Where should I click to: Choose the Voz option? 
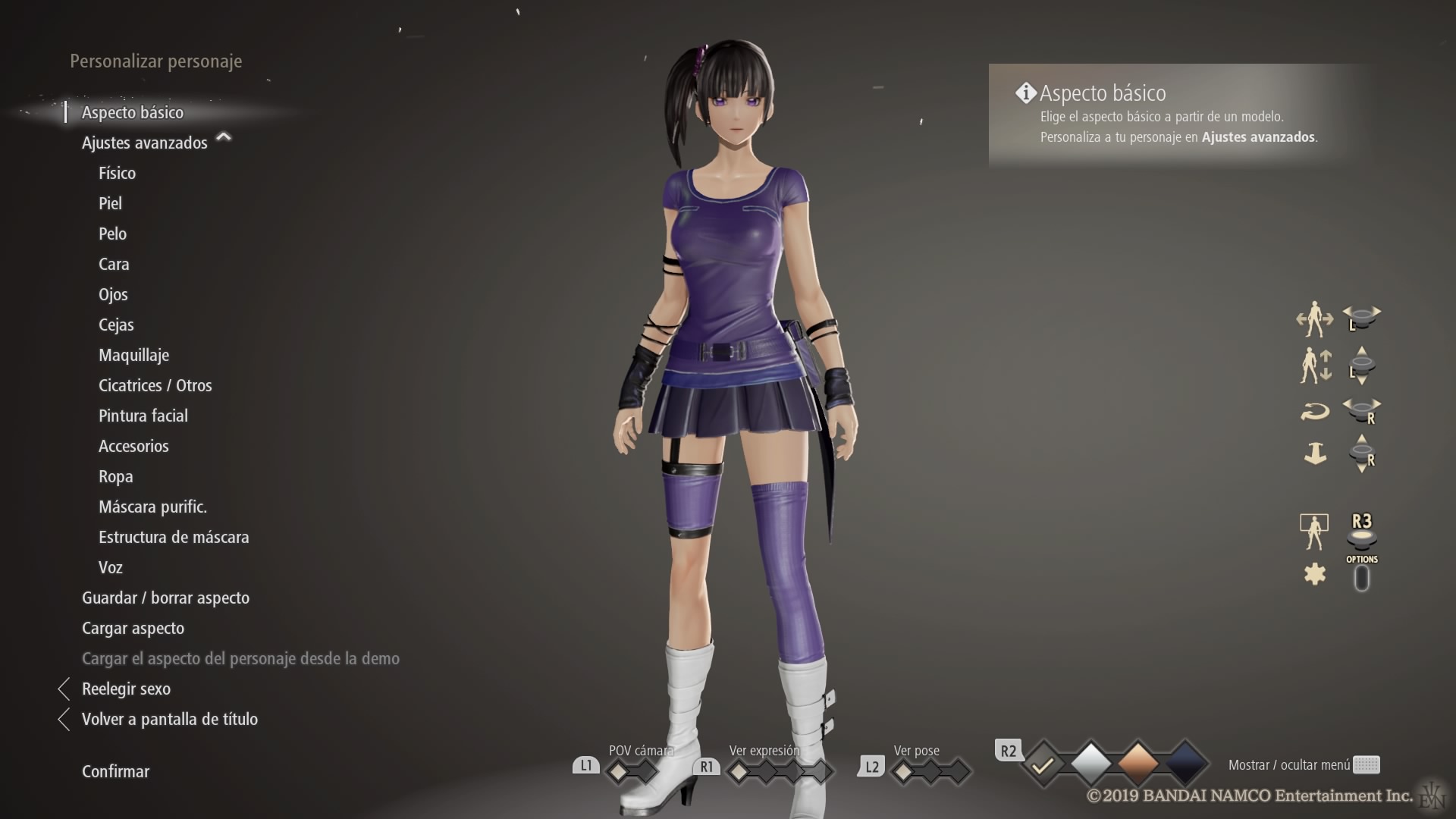pyautogui.click(x=110, y=567)
